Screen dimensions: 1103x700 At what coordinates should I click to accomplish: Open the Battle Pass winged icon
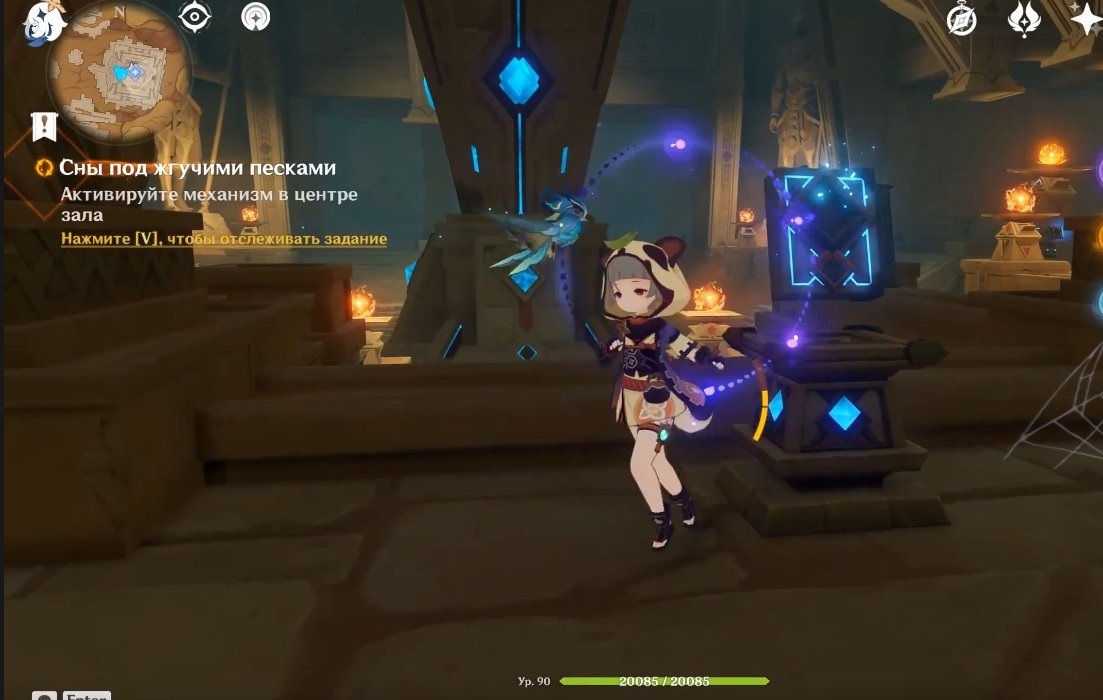pos(1024,19)
